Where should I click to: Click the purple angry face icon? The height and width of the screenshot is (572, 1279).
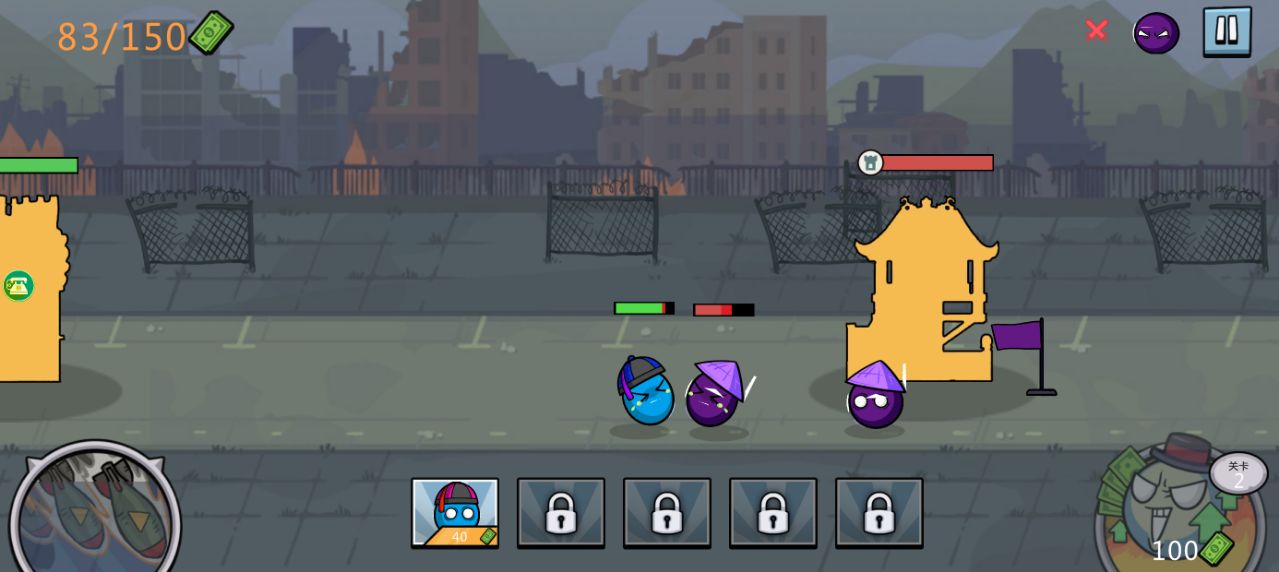pos(1156,33)
